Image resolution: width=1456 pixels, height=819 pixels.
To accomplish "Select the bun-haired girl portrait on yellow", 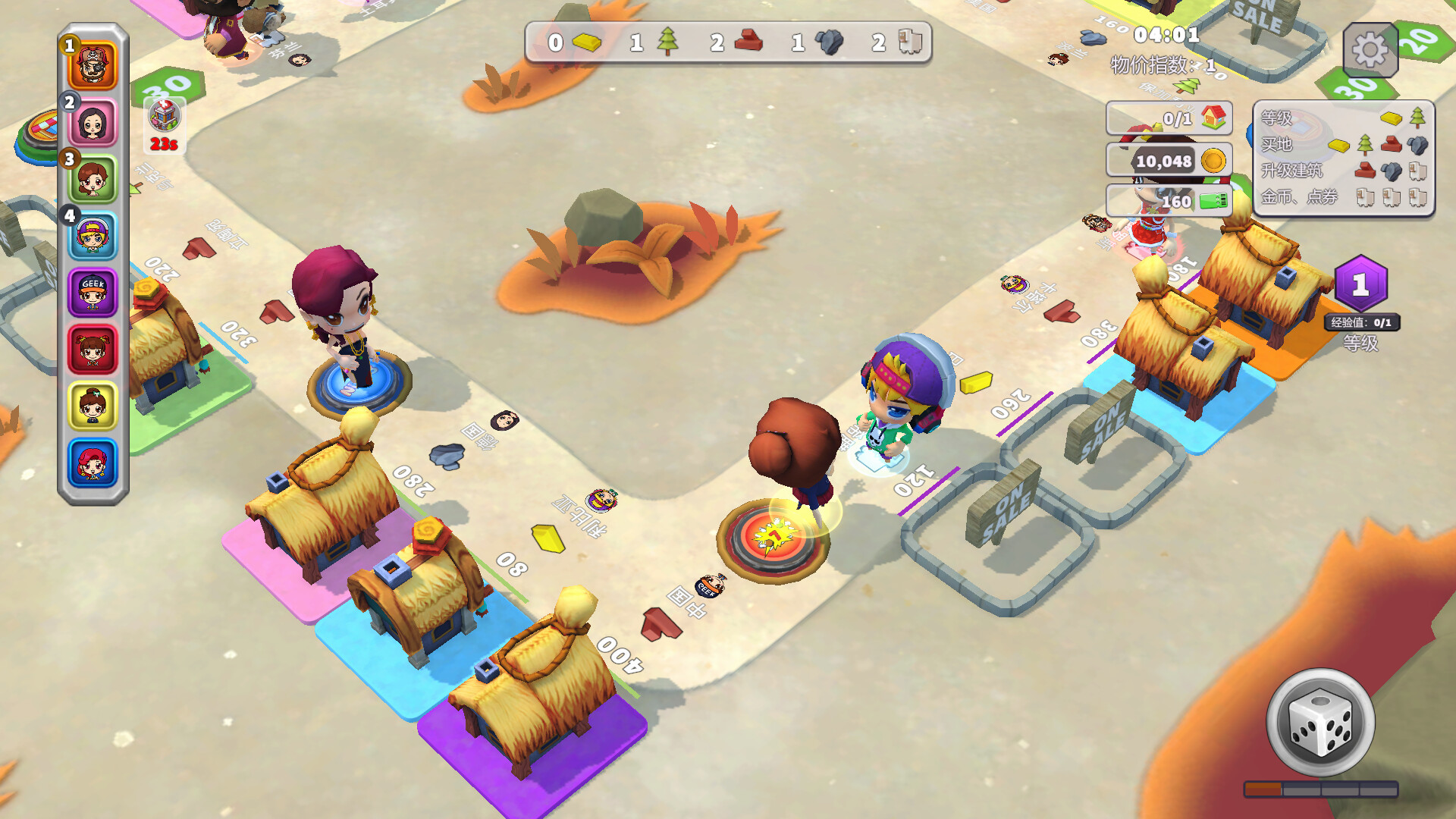I will coord(93,406).
